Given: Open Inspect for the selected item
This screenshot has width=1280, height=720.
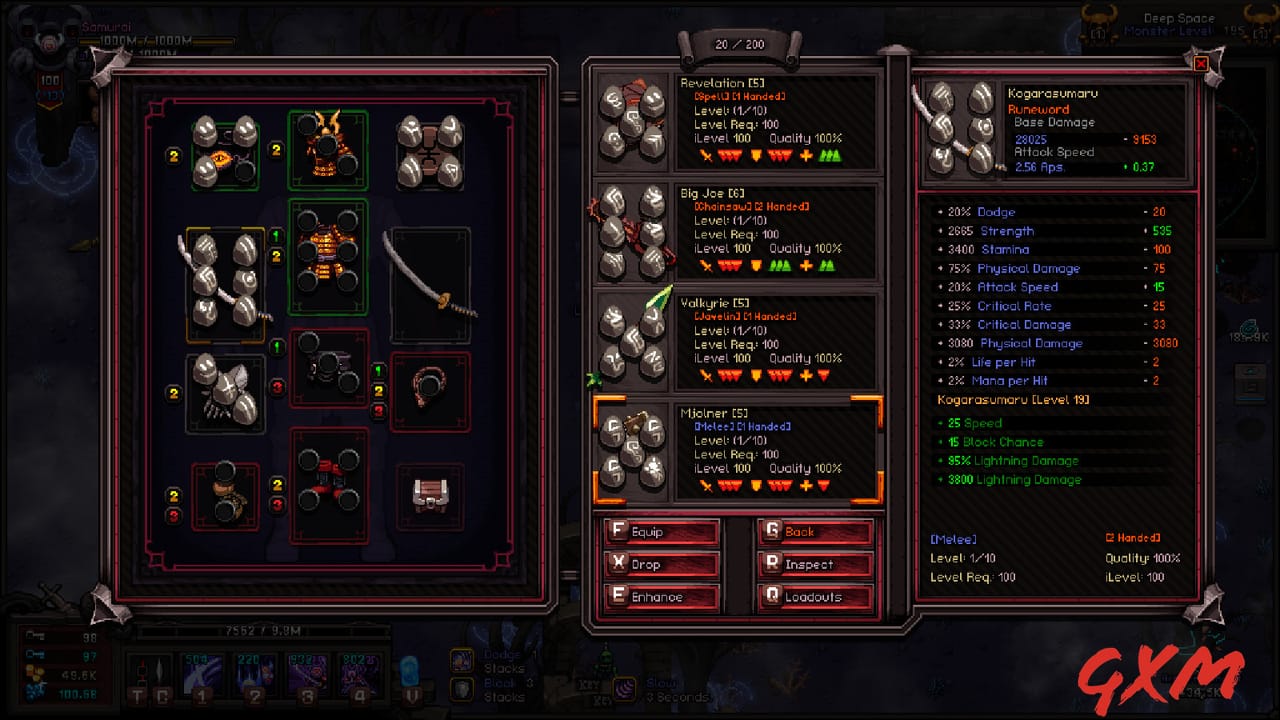Looking at the screenshot, I should tap(814, 563).
